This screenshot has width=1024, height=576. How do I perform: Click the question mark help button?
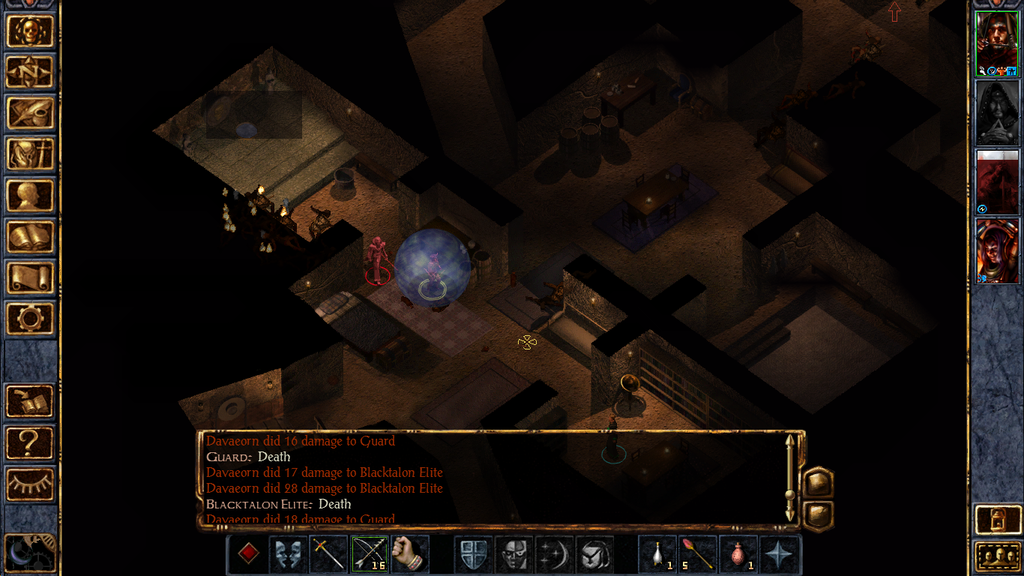click(x=30, y=442)
